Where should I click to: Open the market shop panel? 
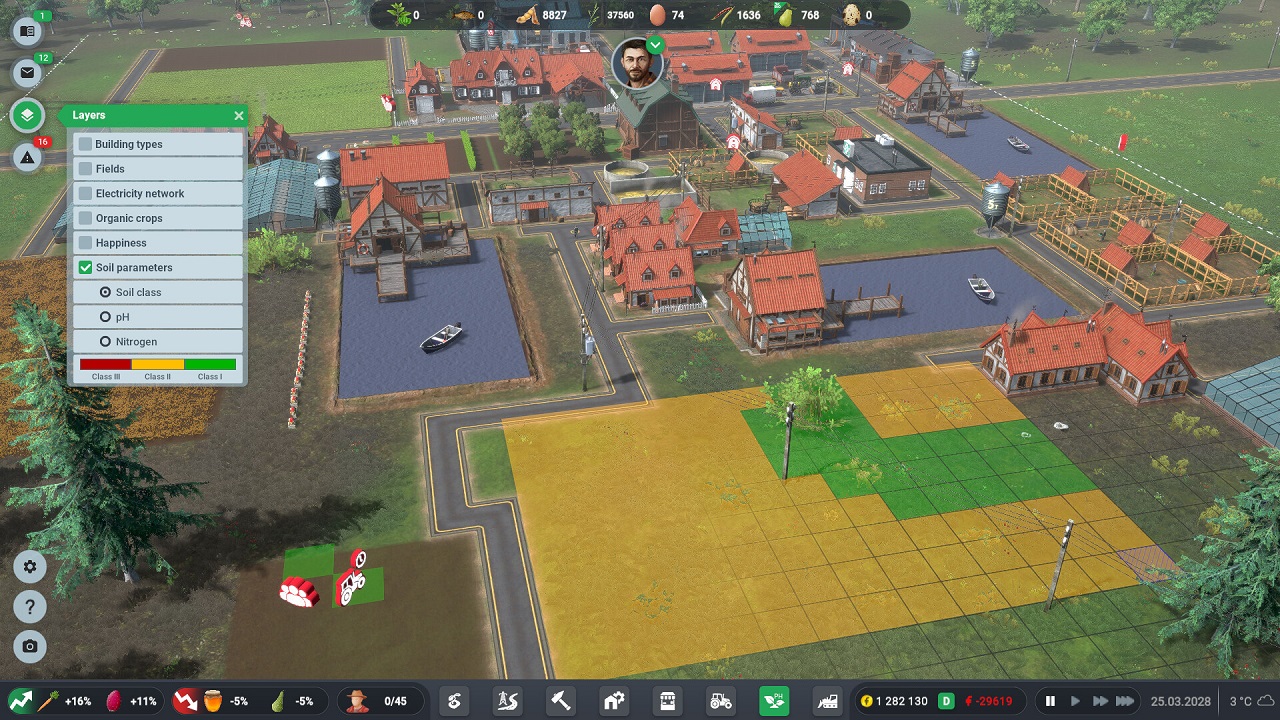666,700
